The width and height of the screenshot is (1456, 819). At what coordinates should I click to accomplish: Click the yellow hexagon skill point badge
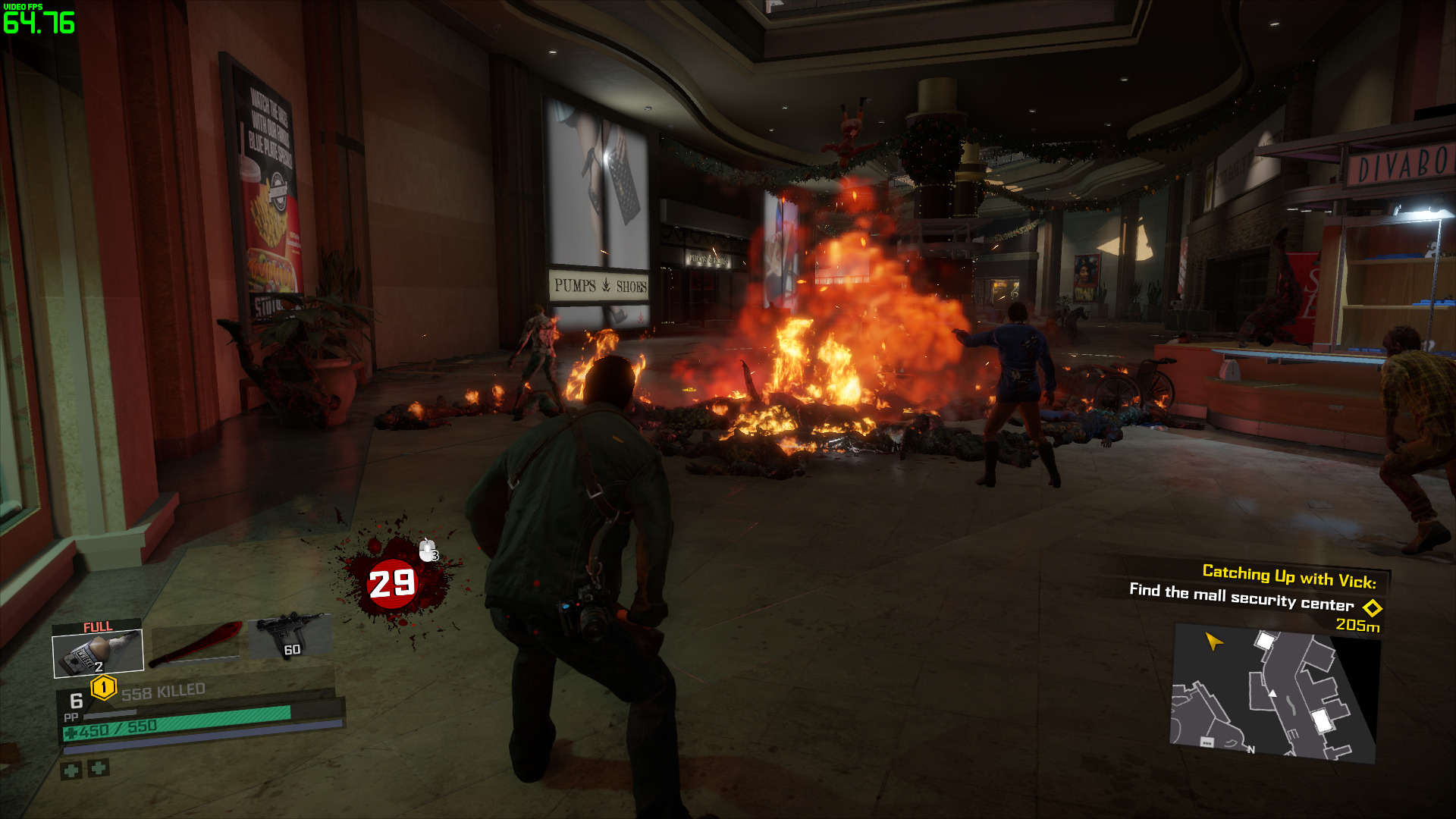103,688
